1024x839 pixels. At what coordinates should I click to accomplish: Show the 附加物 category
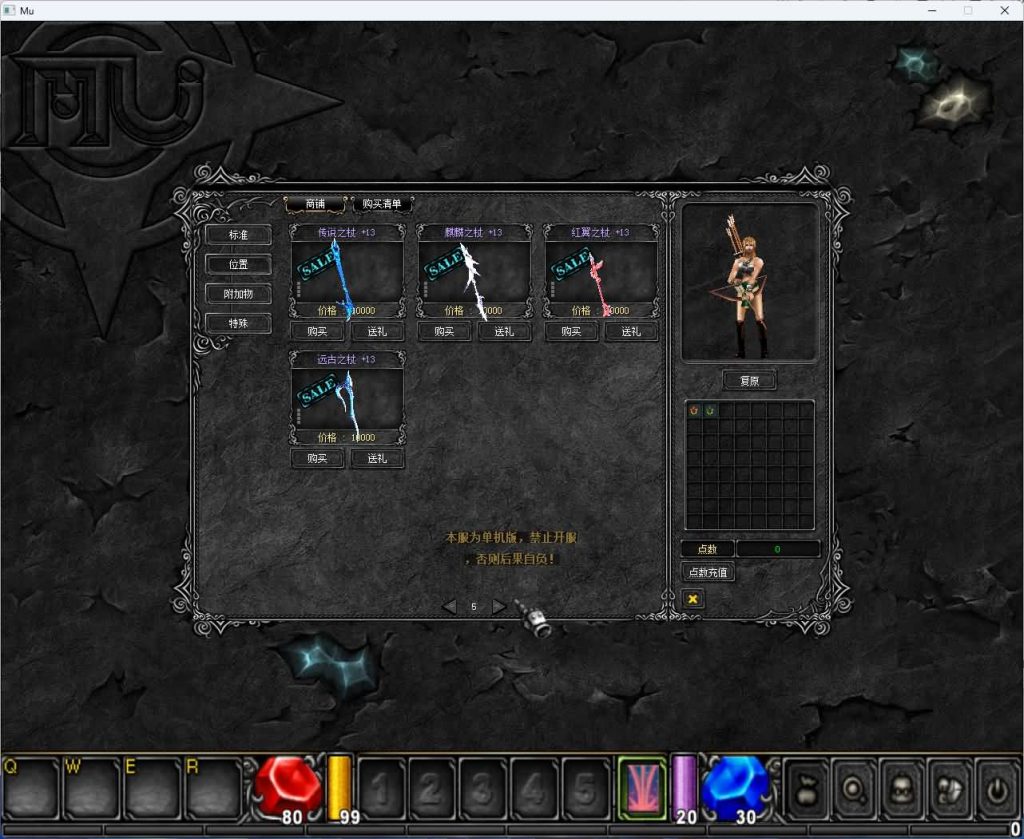(x=238, y=294)
